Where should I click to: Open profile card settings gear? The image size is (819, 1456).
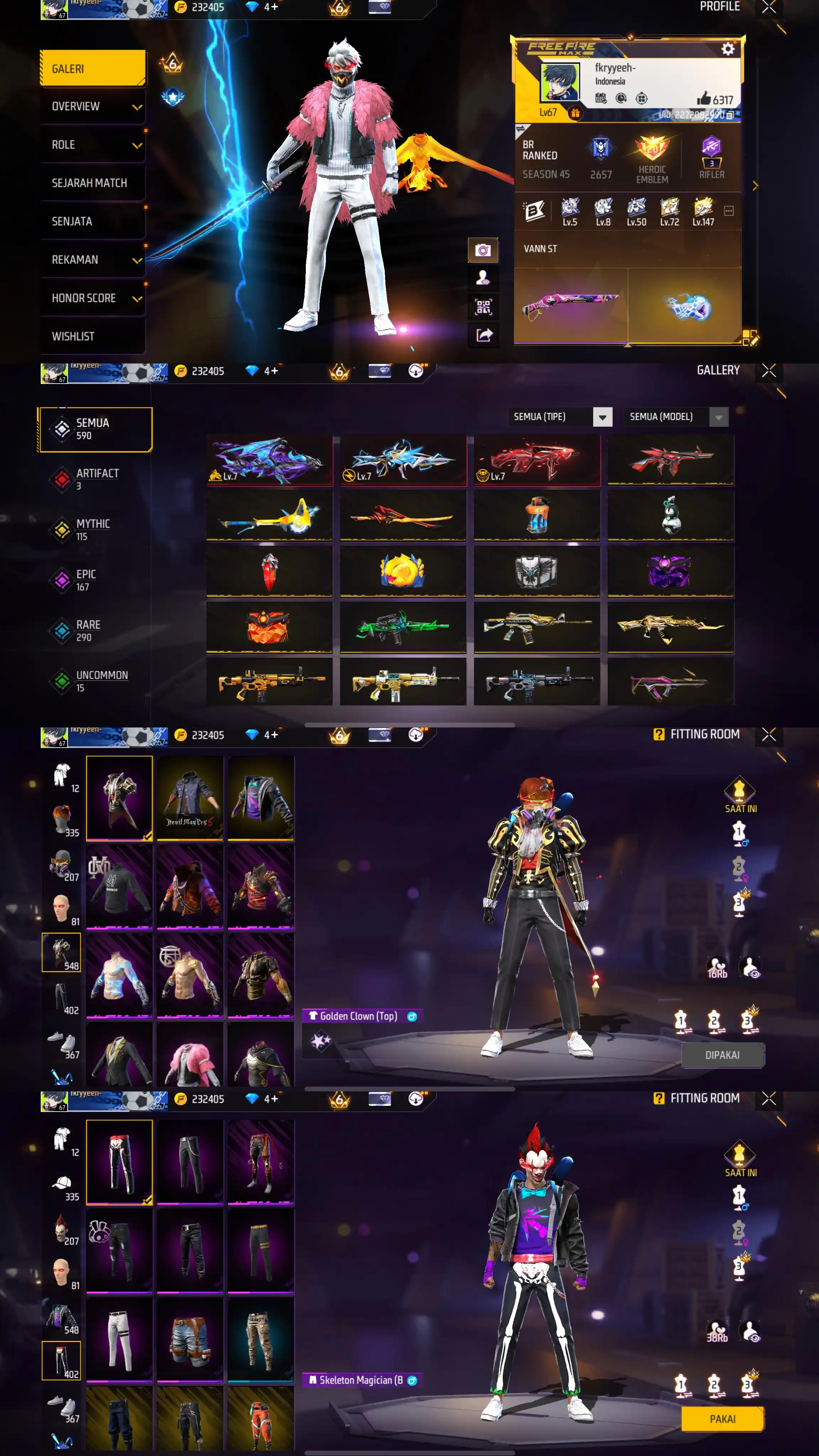[727, 49]
